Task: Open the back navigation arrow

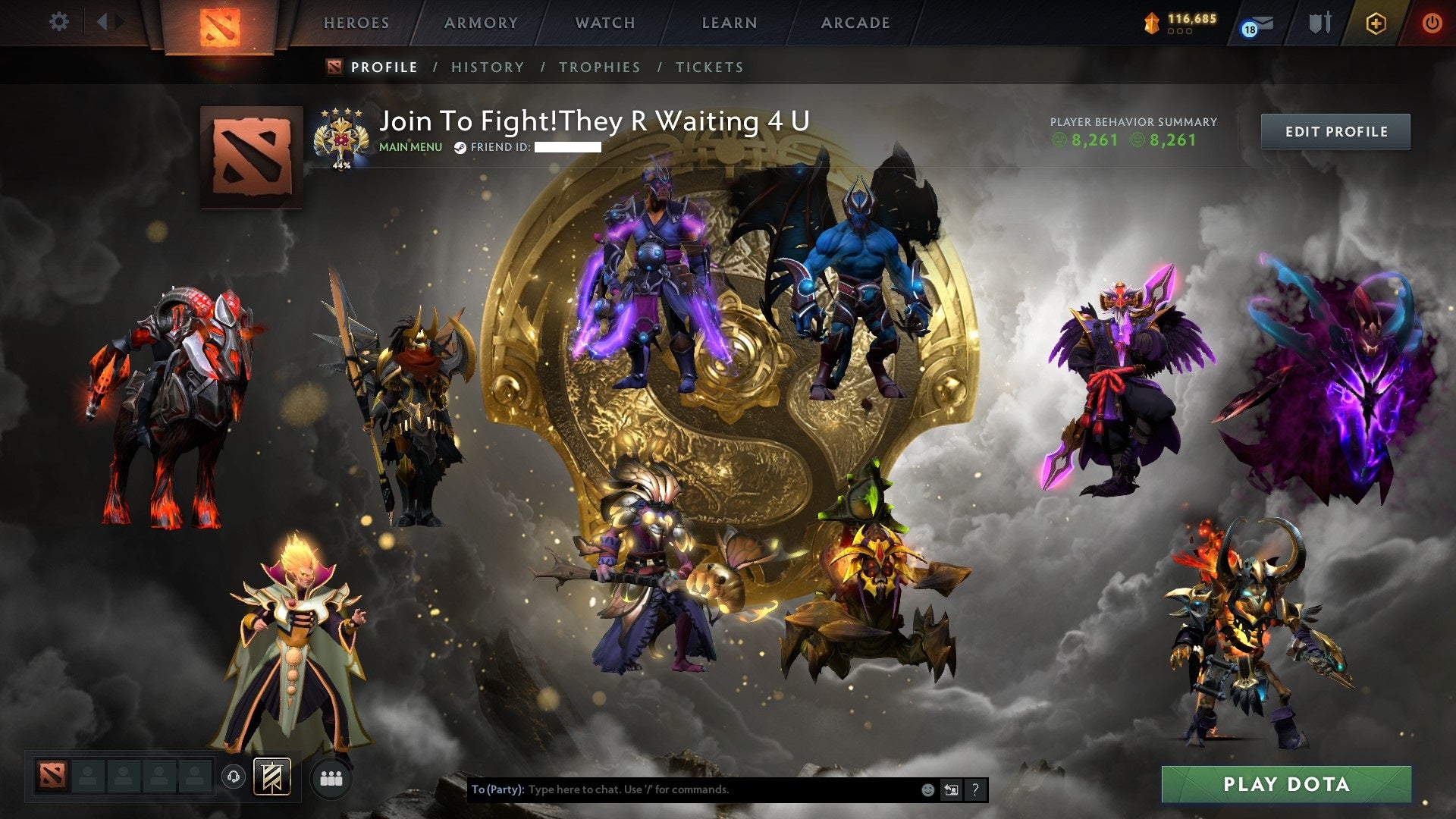Action: pos(103,22)
